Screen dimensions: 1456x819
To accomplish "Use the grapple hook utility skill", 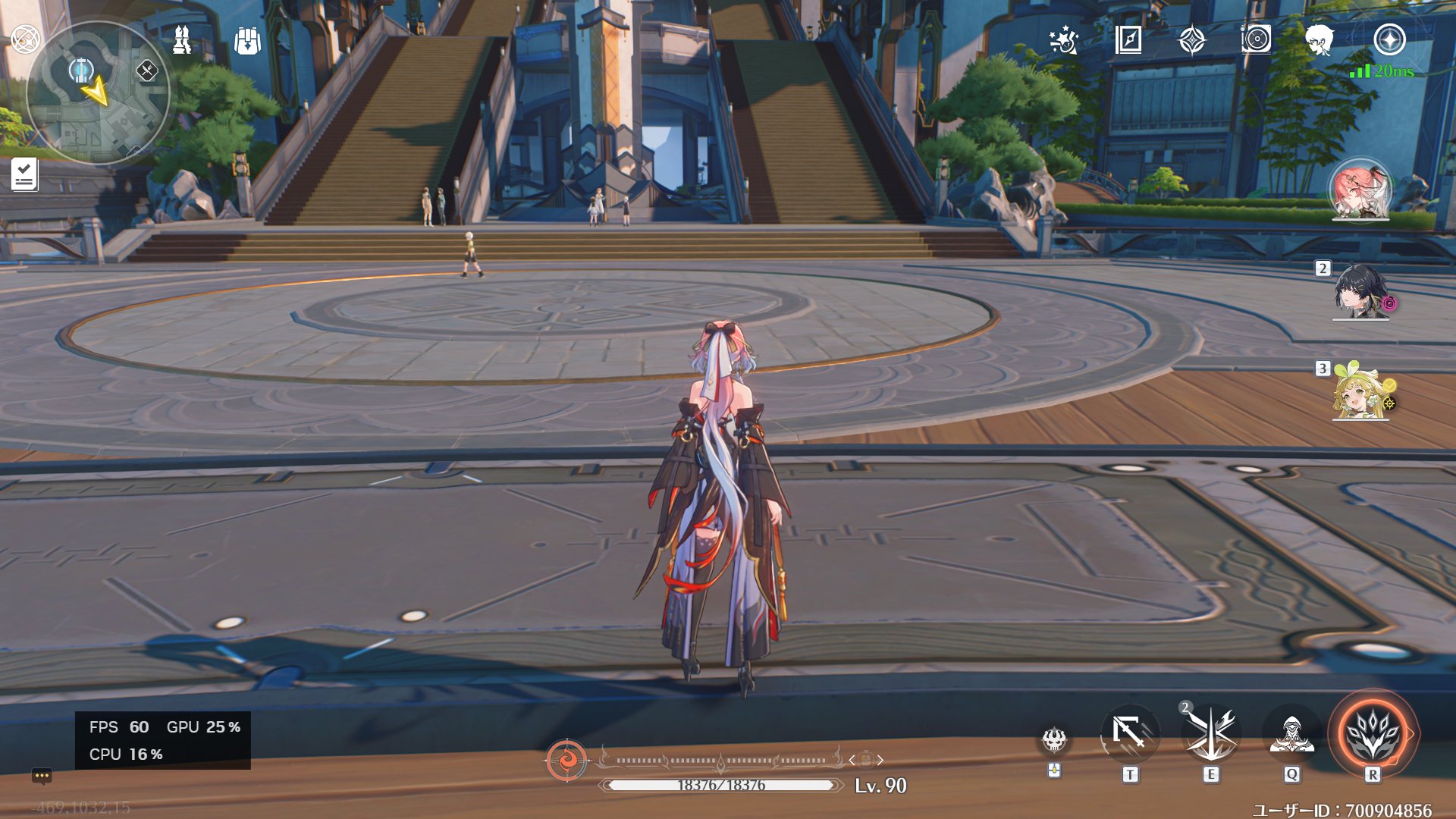I will 1130,734.
